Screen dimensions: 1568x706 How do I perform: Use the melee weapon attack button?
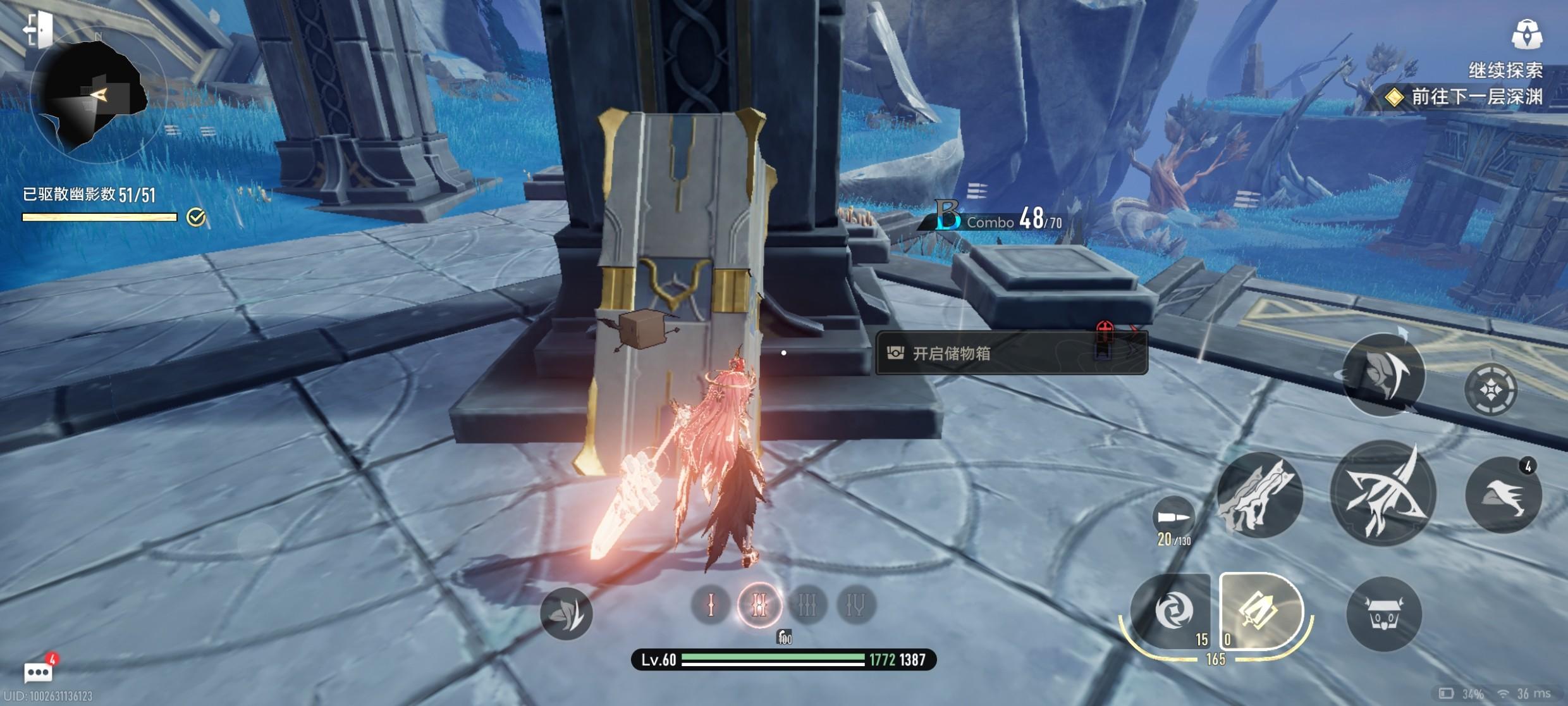(1259, 495)
